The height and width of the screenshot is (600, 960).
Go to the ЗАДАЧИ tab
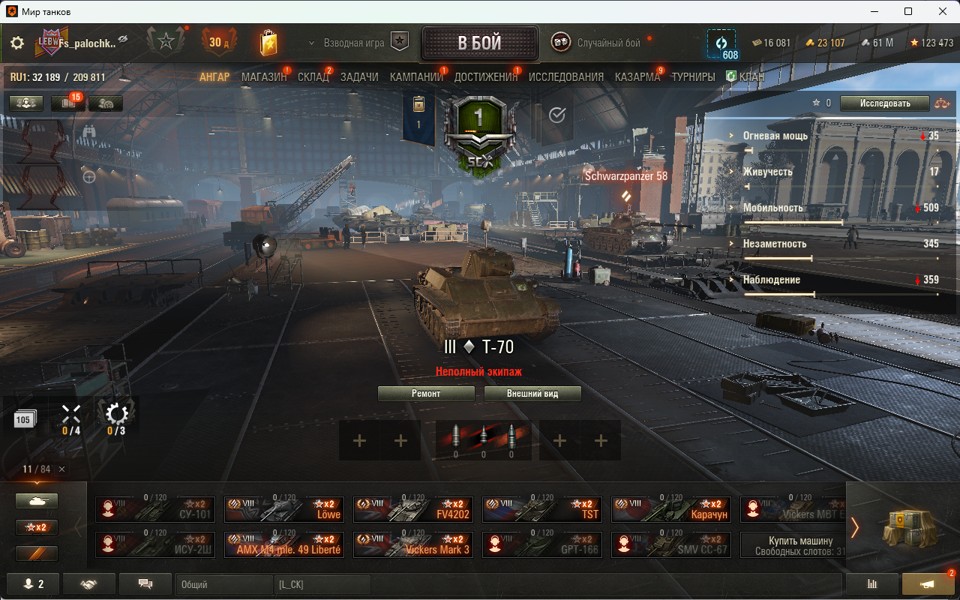coord(359,77)
